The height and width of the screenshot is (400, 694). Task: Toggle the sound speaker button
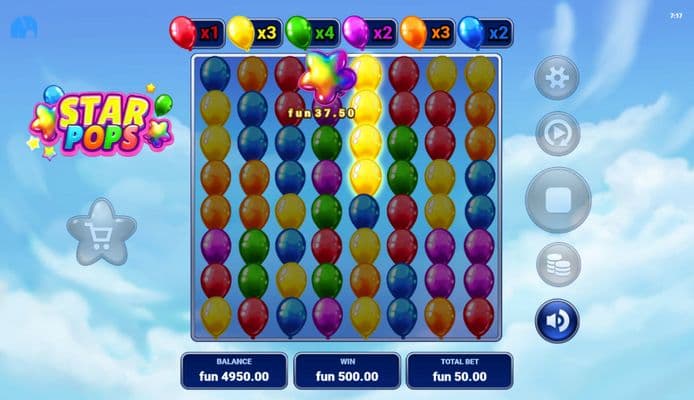tap(557, 321)
